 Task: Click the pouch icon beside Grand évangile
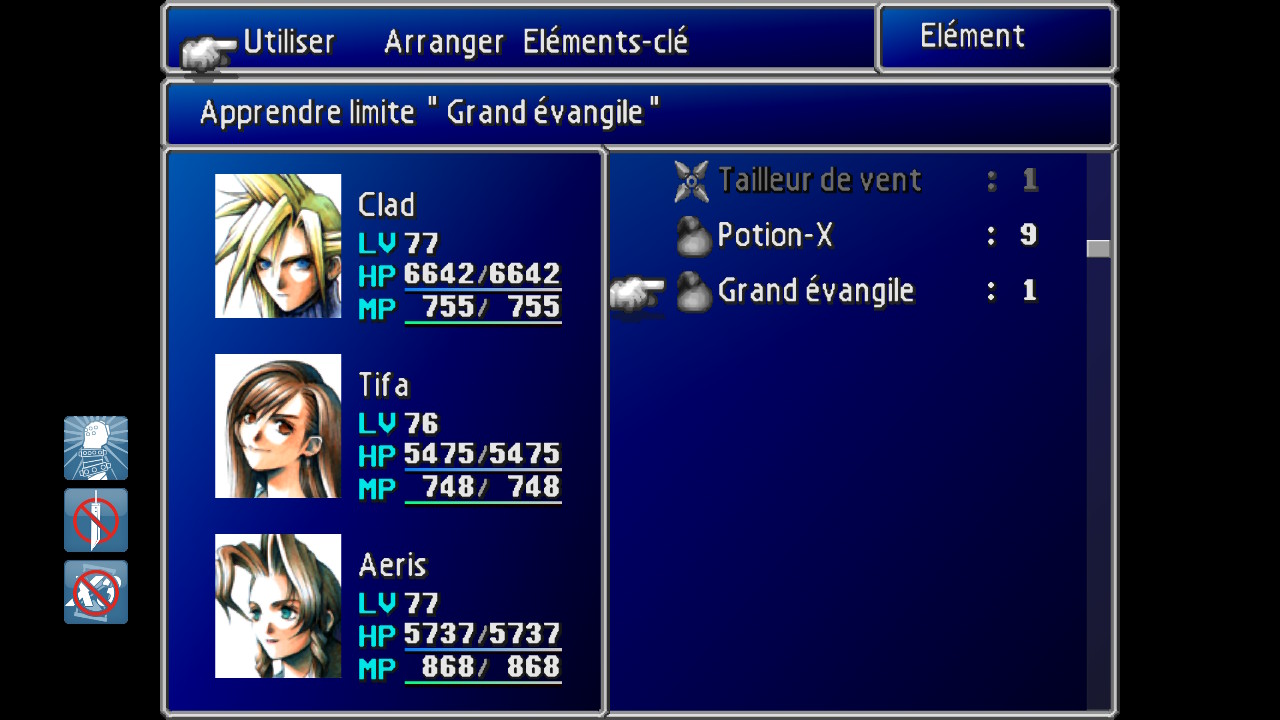(694, 291)
